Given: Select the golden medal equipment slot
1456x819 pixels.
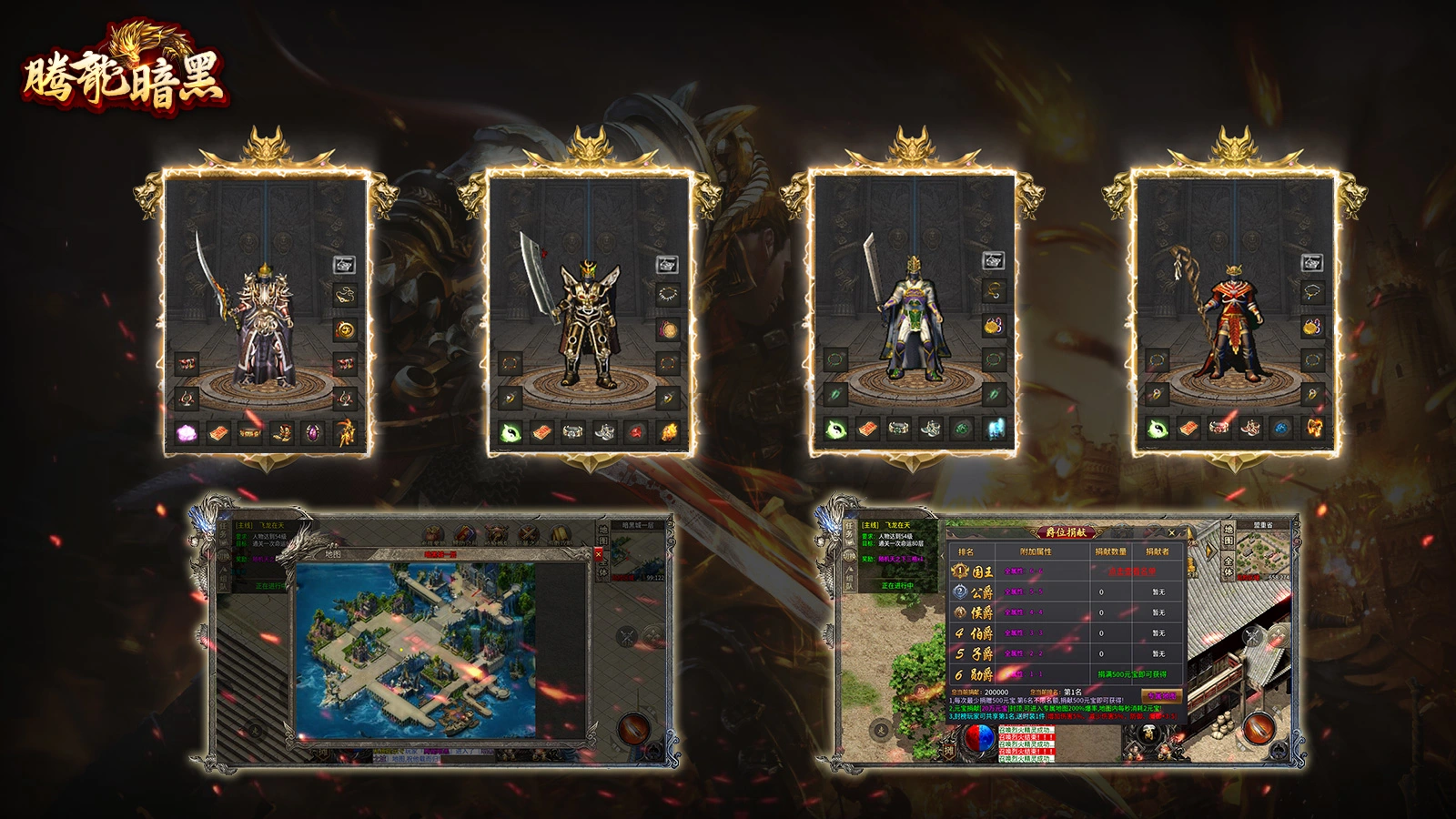Looking at the screenshot, I should tap(345, 329).
